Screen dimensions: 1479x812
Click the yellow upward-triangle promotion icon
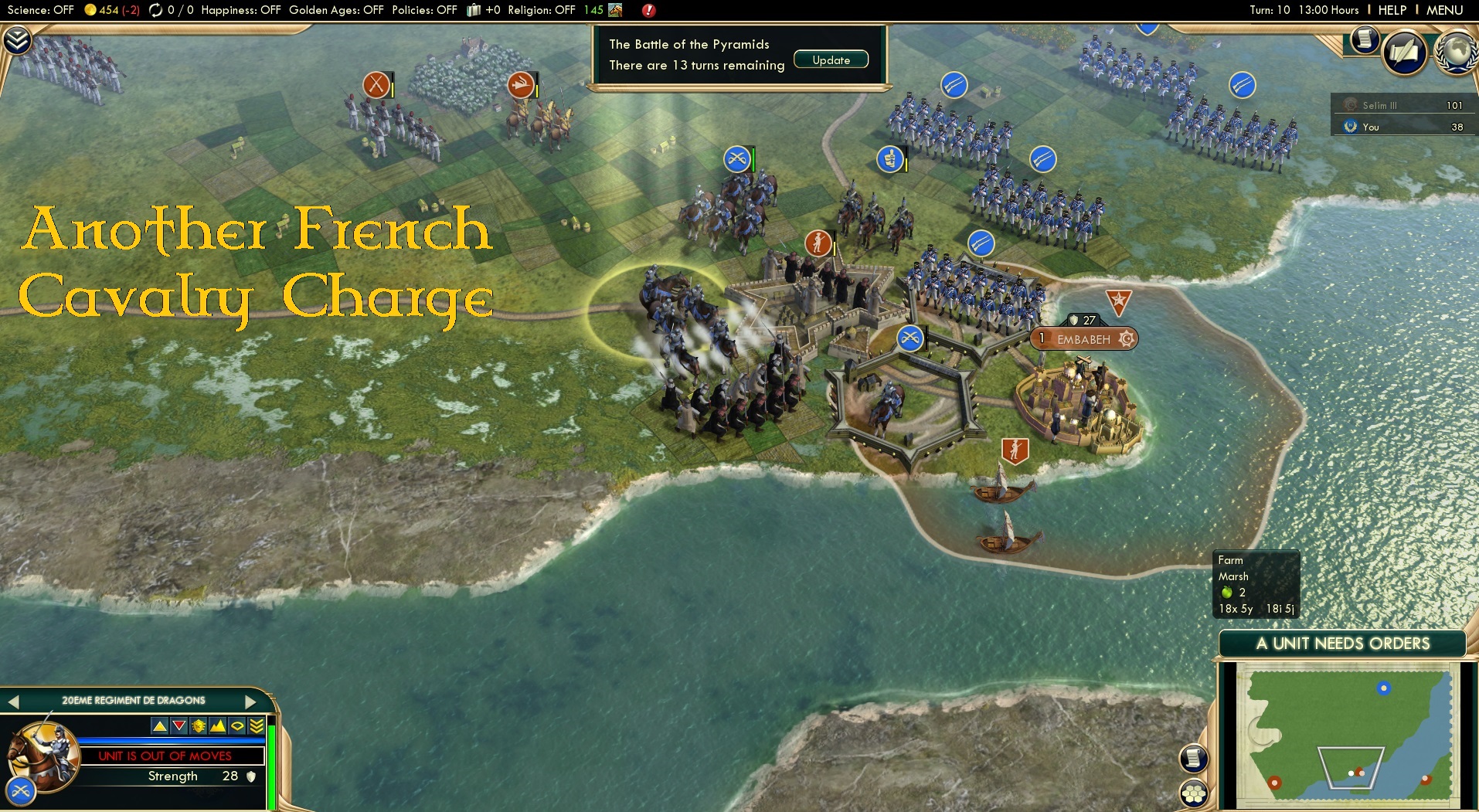click(160, 726)
